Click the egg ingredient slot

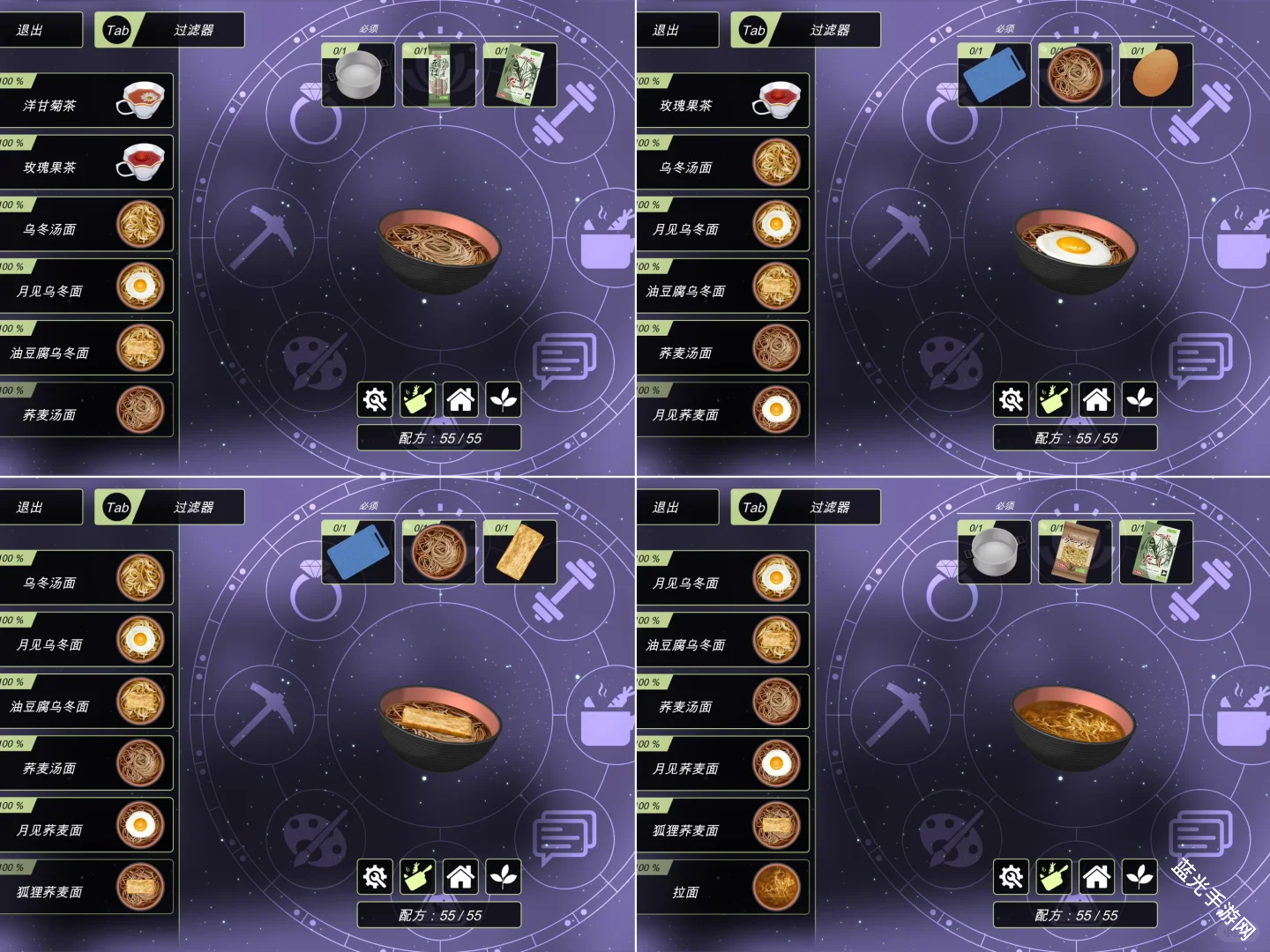point(1155,75)
